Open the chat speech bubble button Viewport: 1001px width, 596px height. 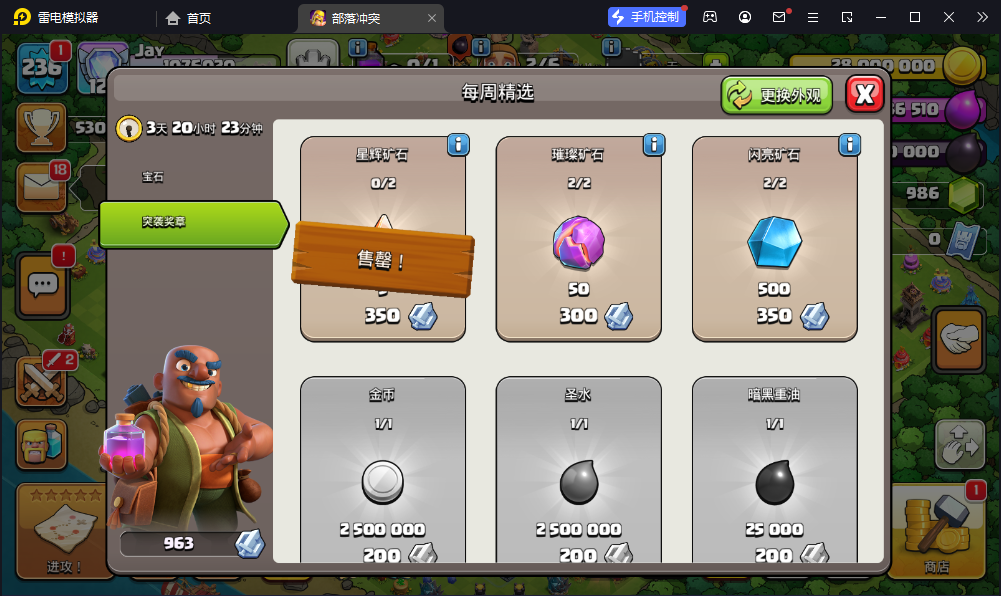coord(43,285)
